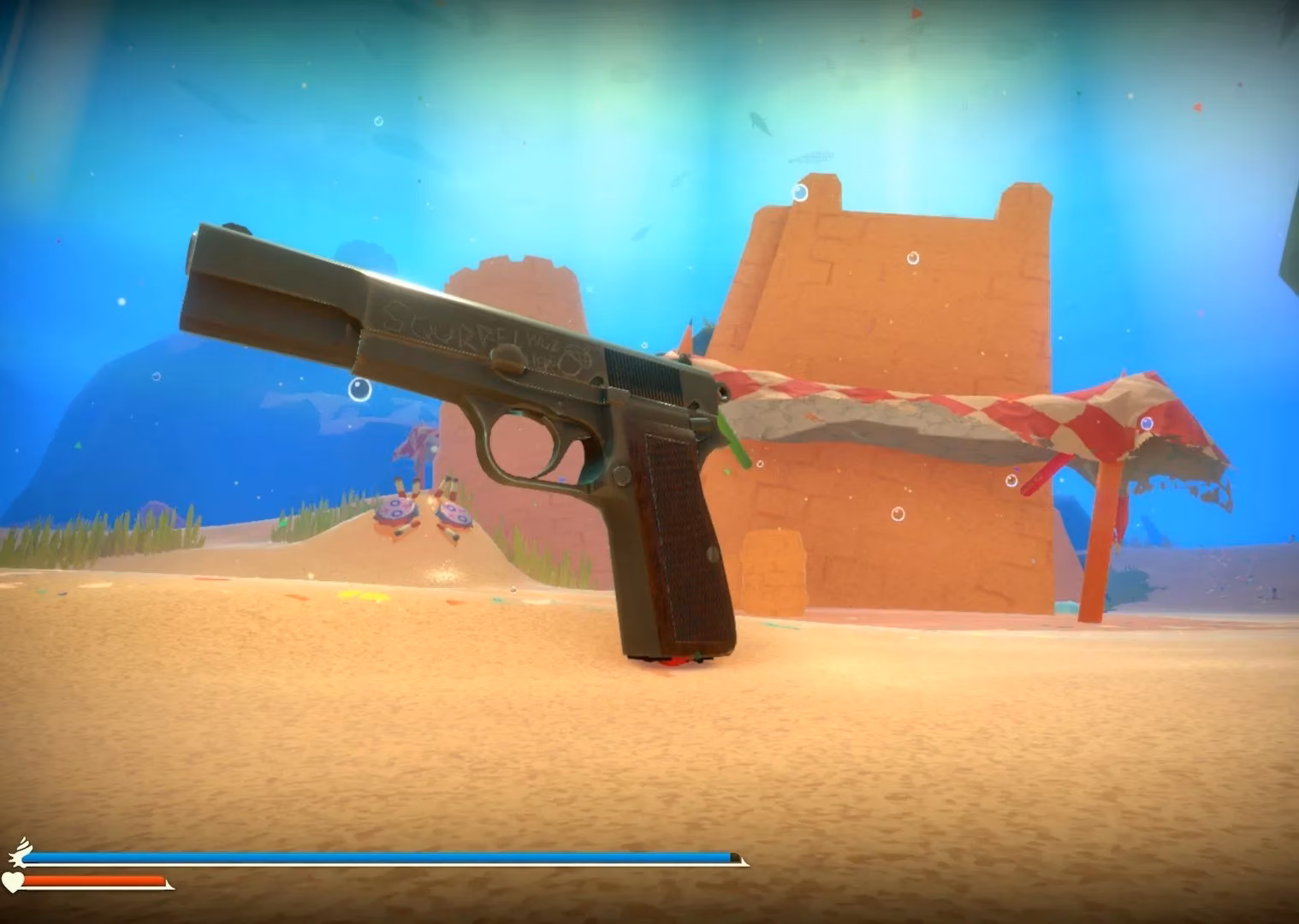
Task: Click the grip screw on the wooden handle
Action: click(x=711, y=554)
